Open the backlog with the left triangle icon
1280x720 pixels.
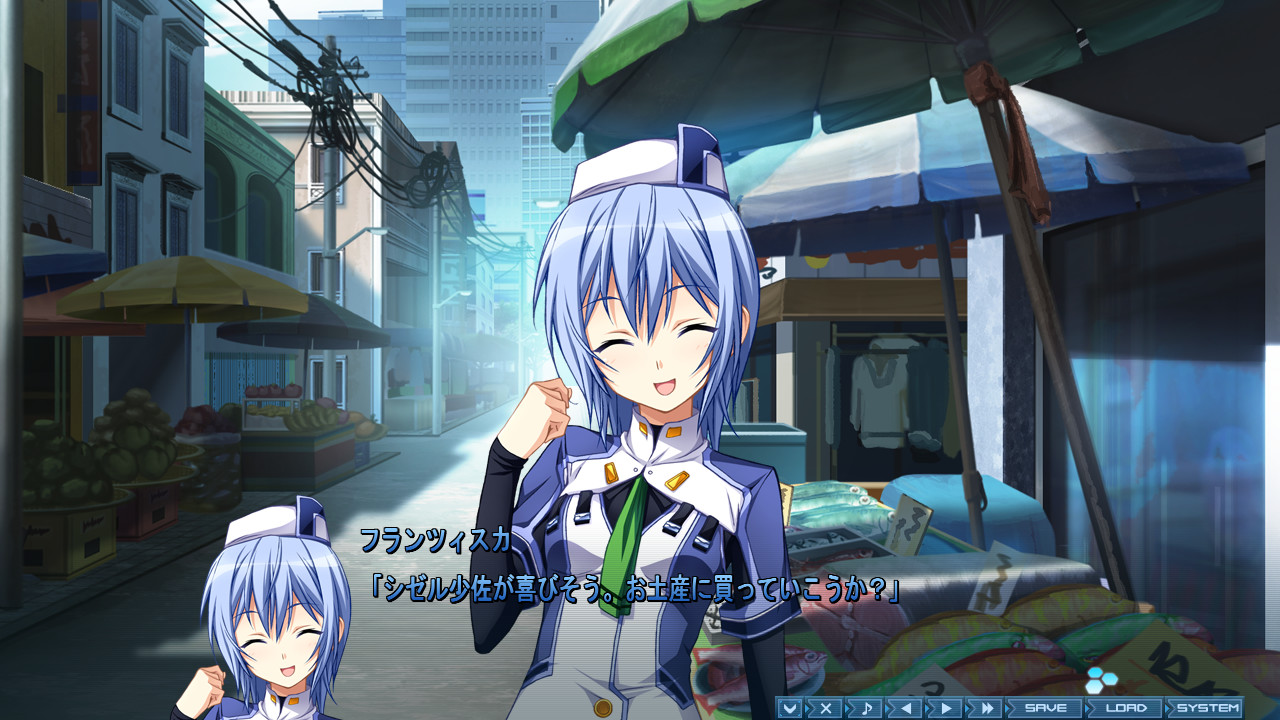click(x=907, y=707)
